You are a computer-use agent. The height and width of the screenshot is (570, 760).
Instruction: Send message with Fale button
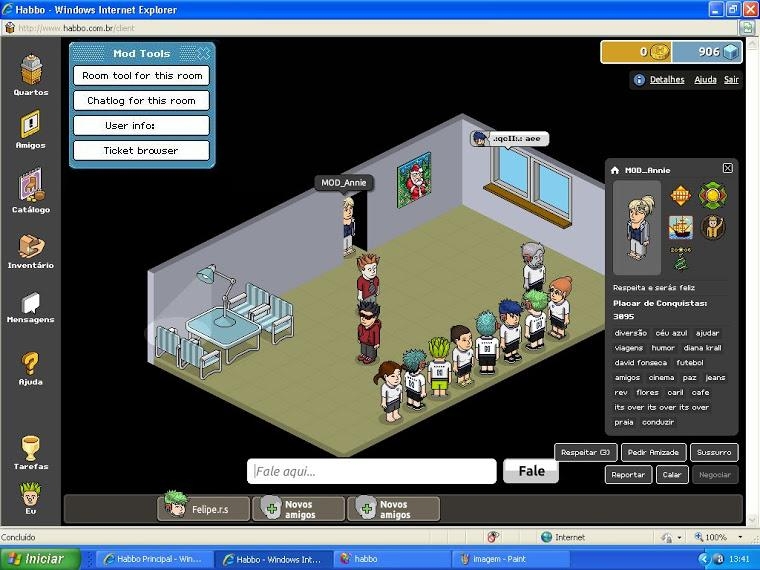531,471
